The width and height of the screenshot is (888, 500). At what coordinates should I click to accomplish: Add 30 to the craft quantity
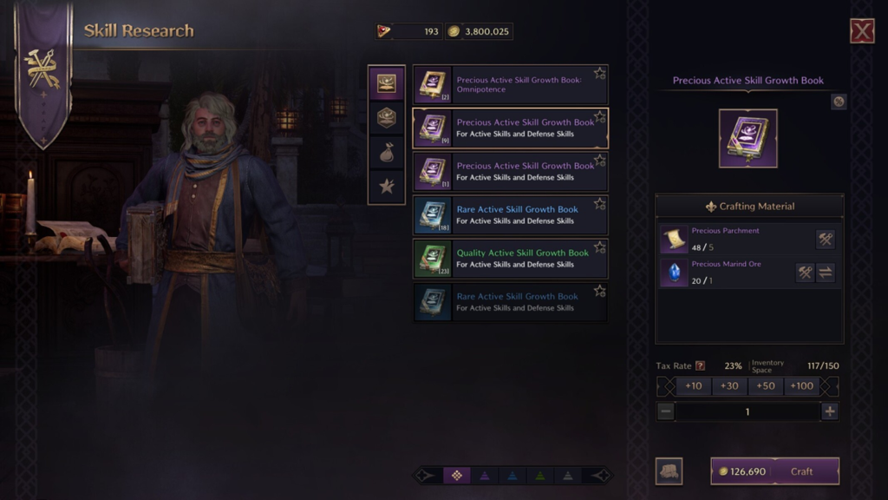pyautogui.click(x=729, y=386)
